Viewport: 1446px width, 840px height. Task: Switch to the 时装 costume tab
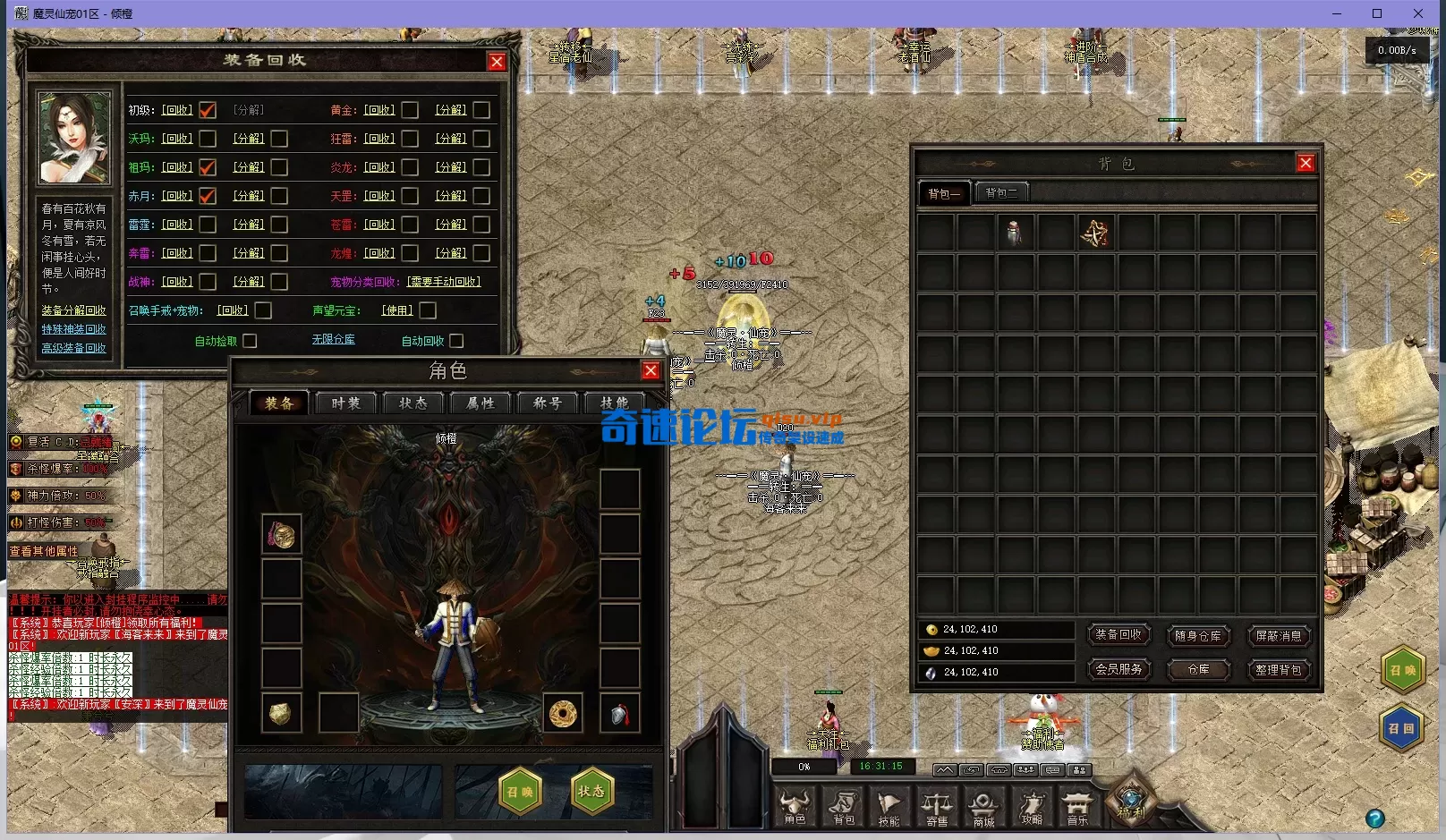[345, 403]
